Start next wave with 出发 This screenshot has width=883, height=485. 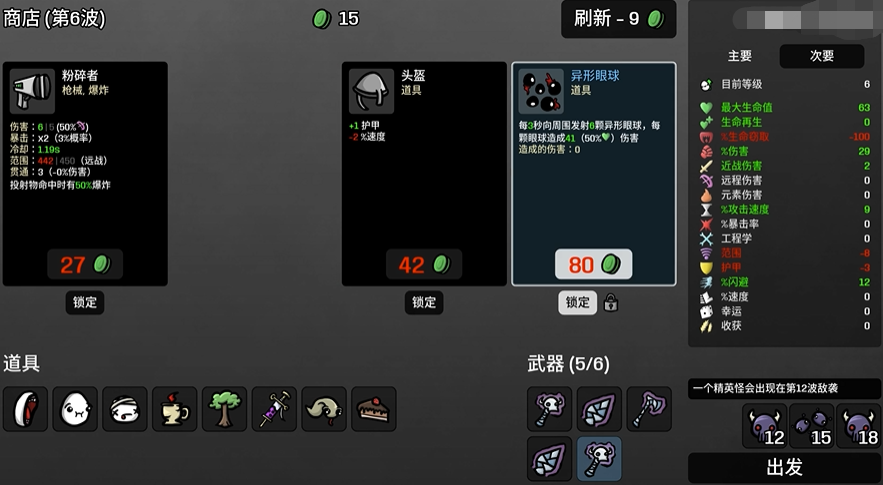pos(784,467)
